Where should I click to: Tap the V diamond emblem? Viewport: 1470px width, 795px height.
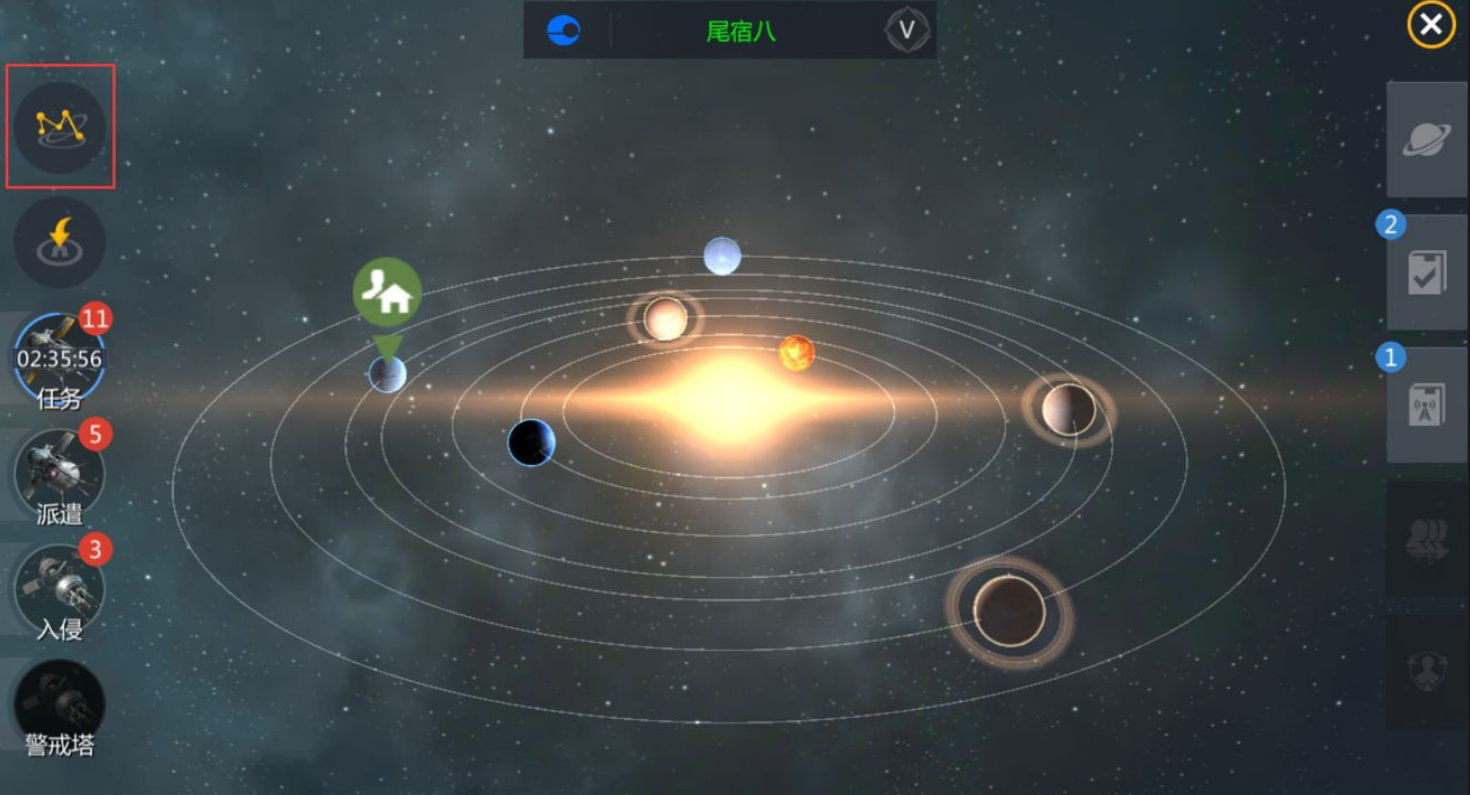907,31
